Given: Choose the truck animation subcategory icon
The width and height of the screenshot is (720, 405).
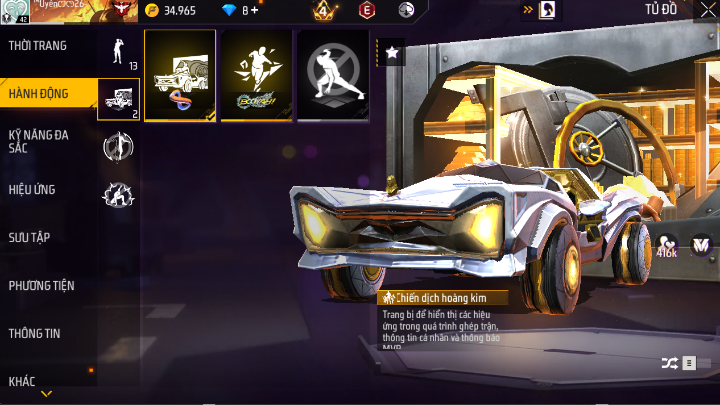Looking at the screenshot, I should pos(118,98).
